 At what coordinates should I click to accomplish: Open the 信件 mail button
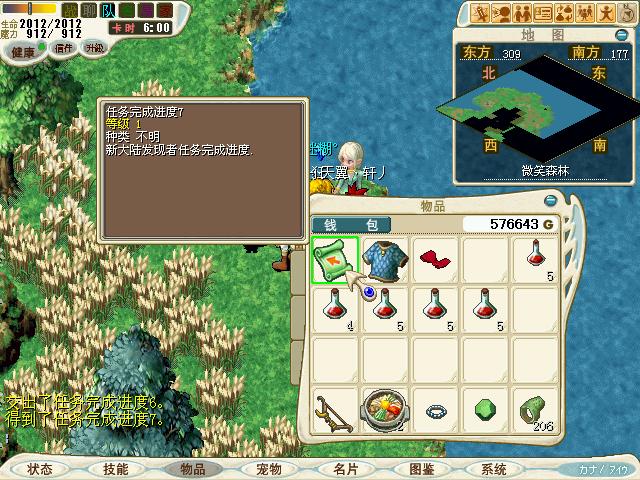pyautogui.click(x=63, y=48)
